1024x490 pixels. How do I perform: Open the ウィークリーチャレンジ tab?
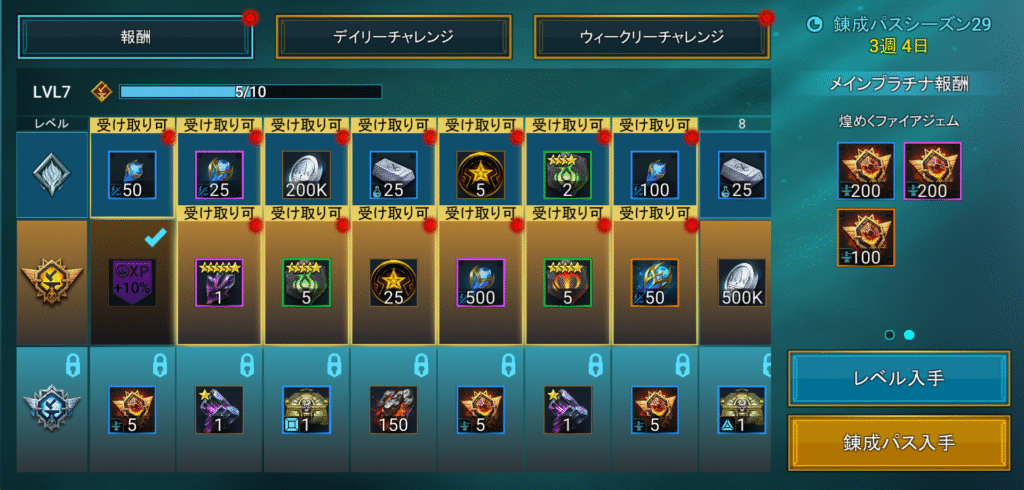tap(651, 37)
